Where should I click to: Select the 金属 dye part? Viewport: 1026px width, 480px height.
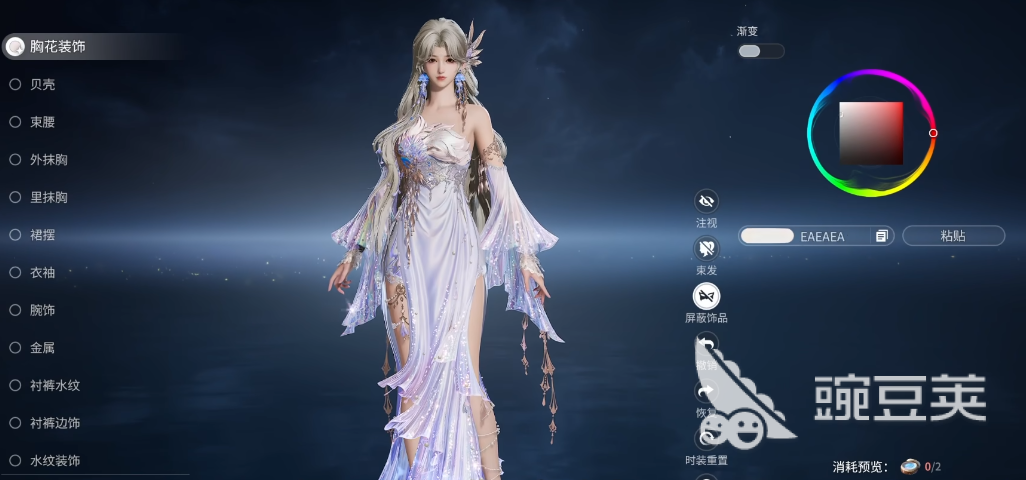43,348
